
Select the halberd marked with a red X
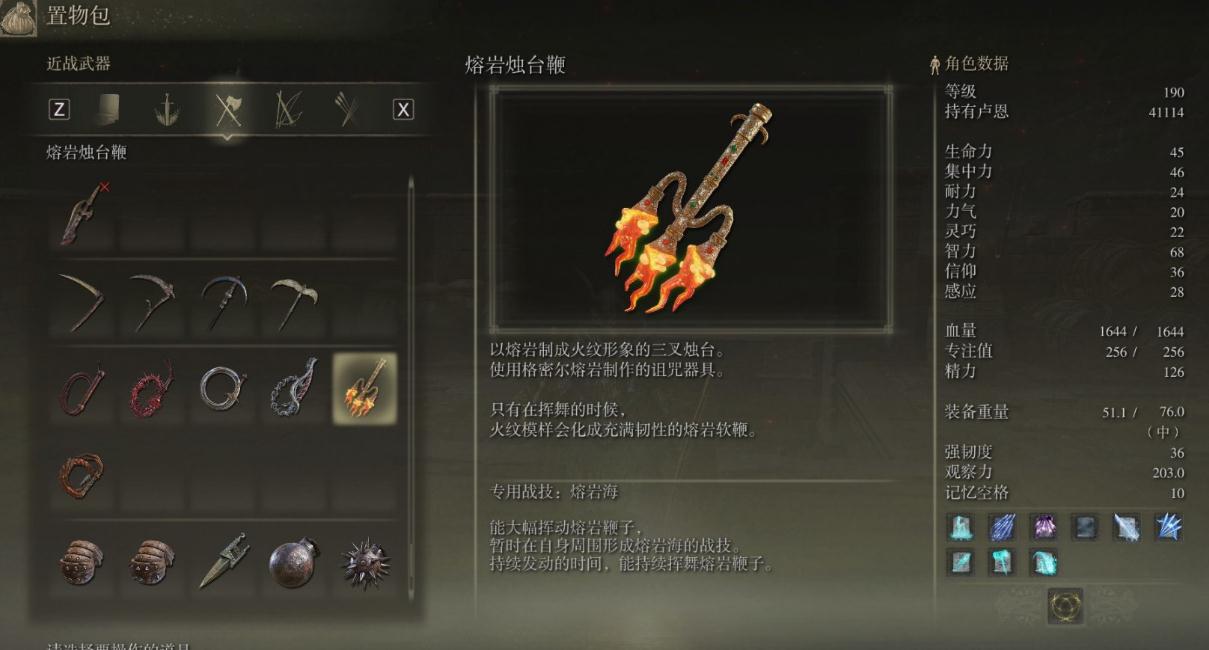(x=84, y=213)
